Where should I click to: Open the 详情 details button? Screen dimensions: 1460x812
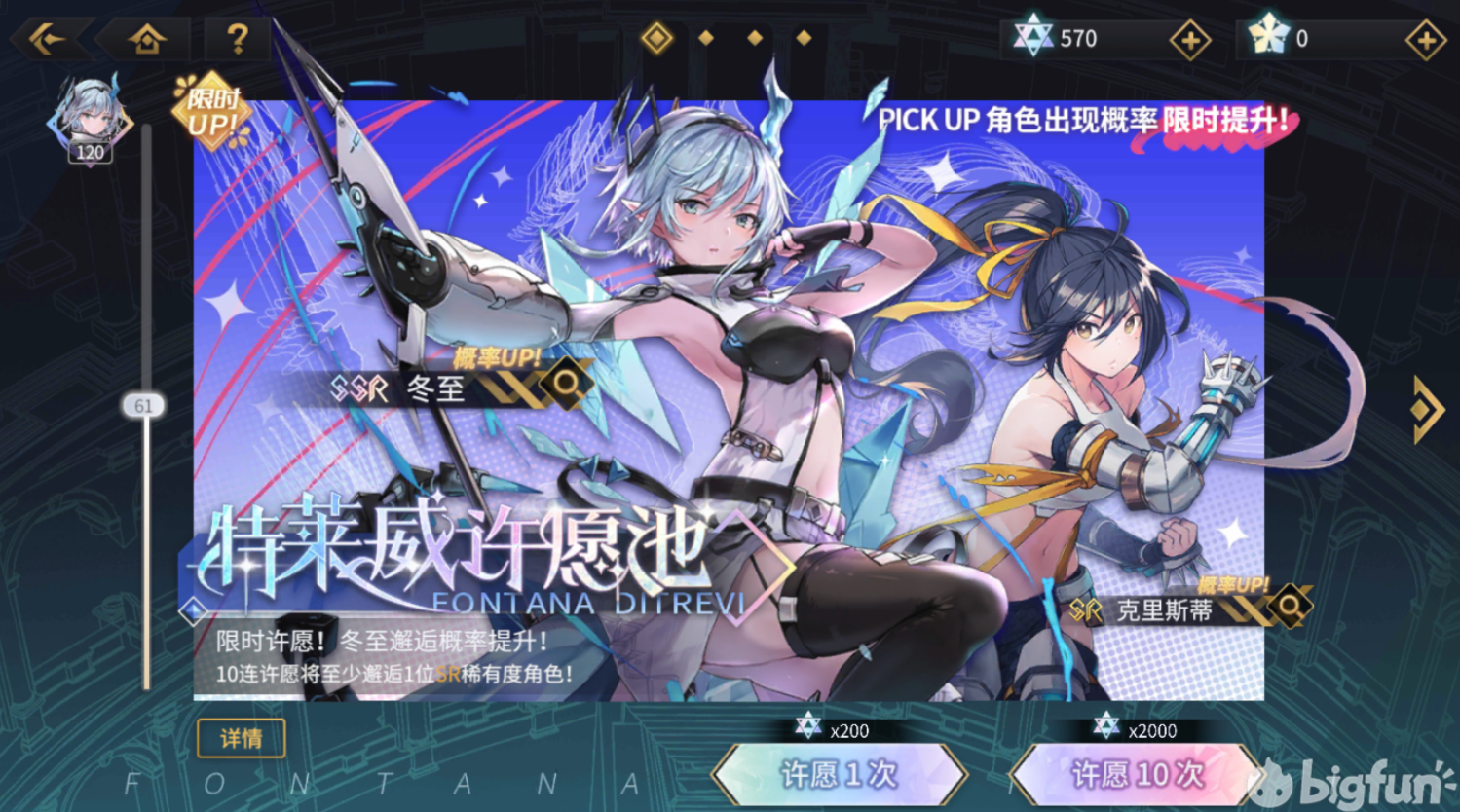(241, 740)
